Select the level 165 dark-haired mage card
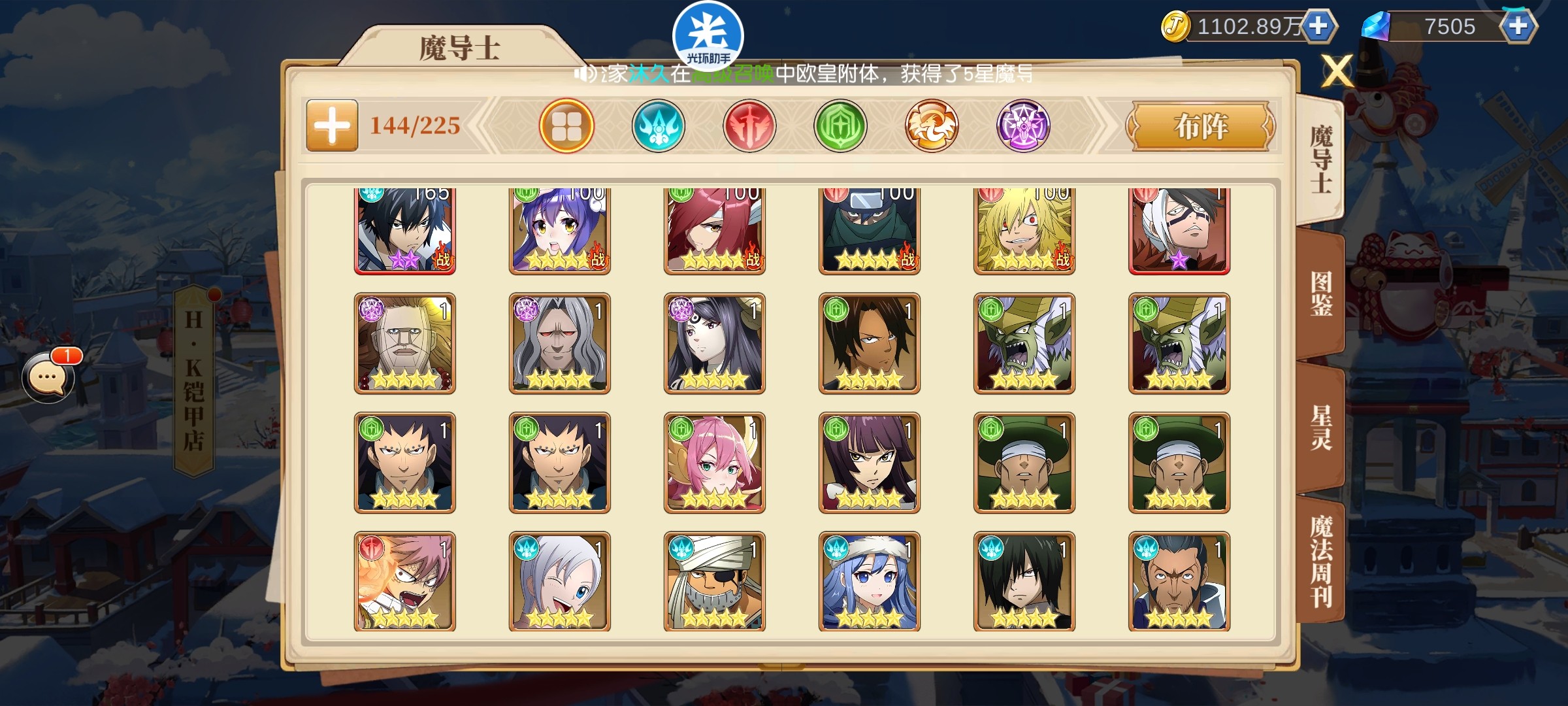Screen dimensions: 1568x706 (x=405, y=230)
